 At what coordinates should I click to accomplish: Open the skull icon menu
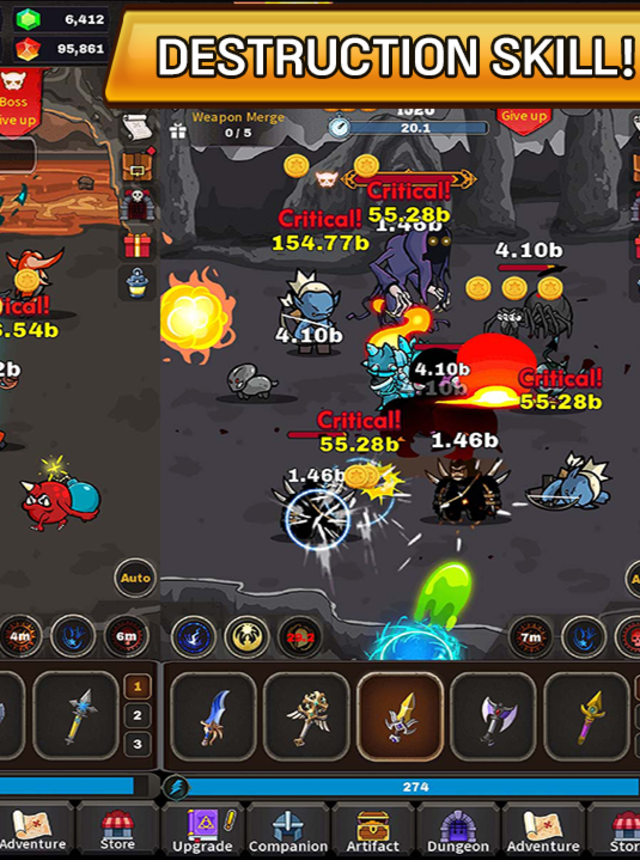click(136, 205)
